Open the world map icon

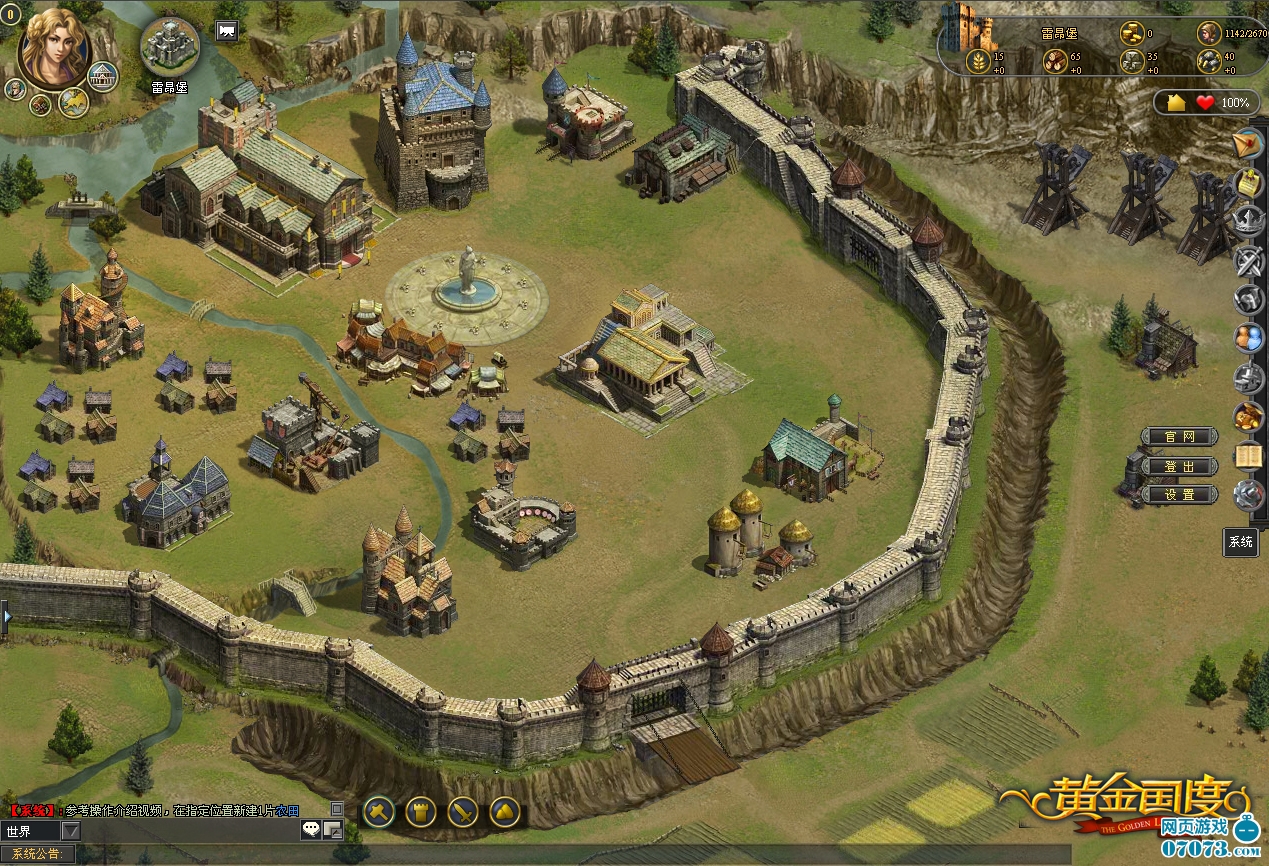(73, 101)
